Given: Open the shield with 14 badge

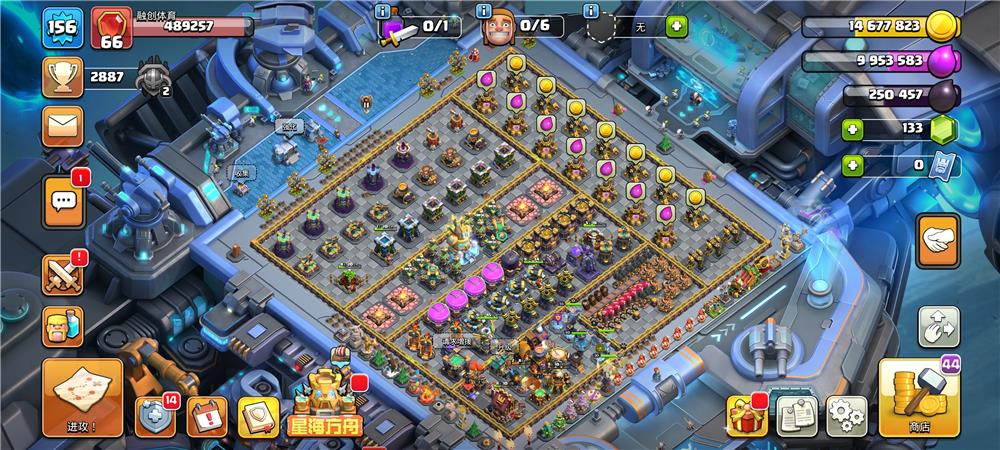Looking at the screenshot, I should [x=155, y=416].
